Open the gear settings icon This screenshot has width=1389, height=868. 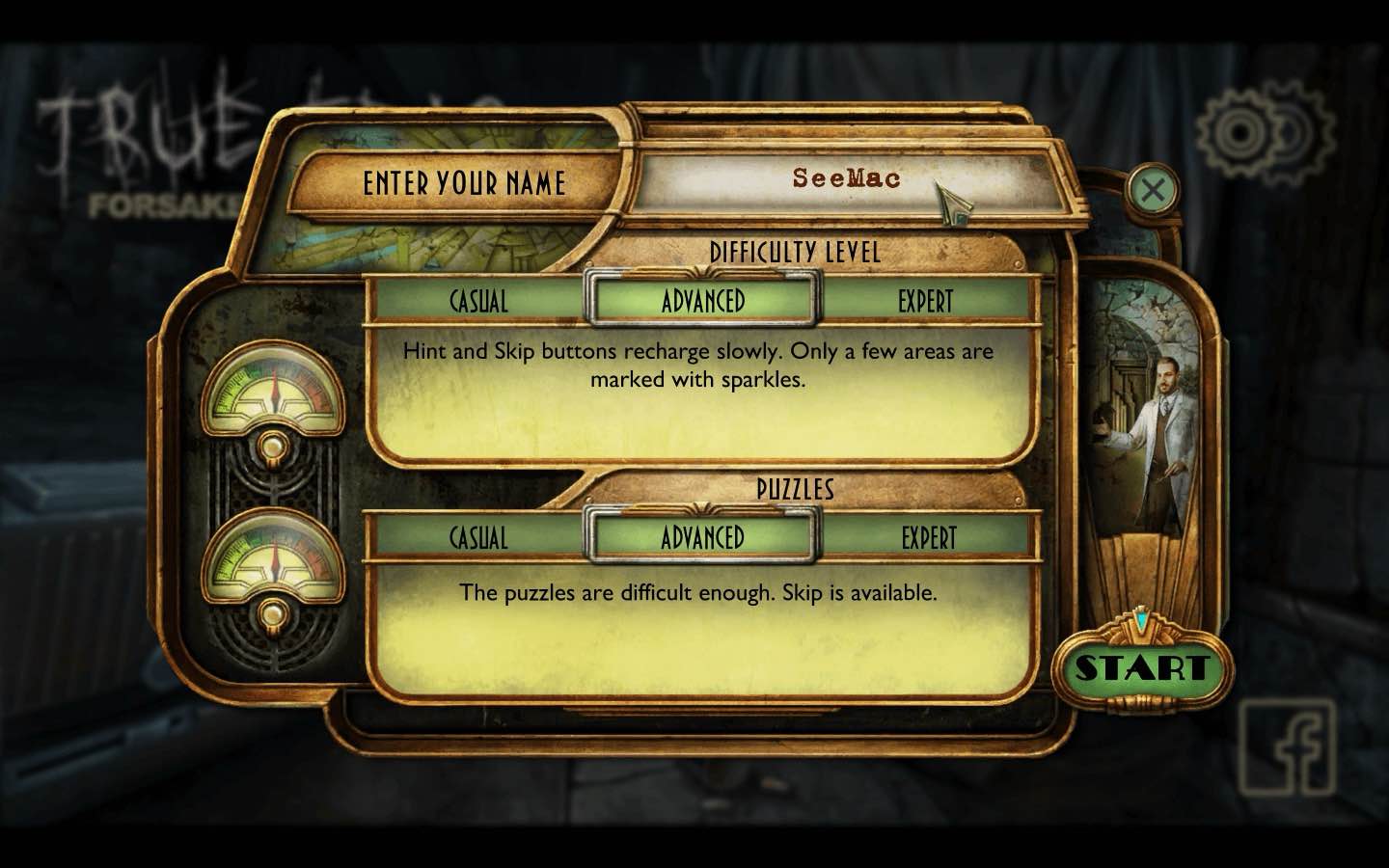[x=1263, y=132]
